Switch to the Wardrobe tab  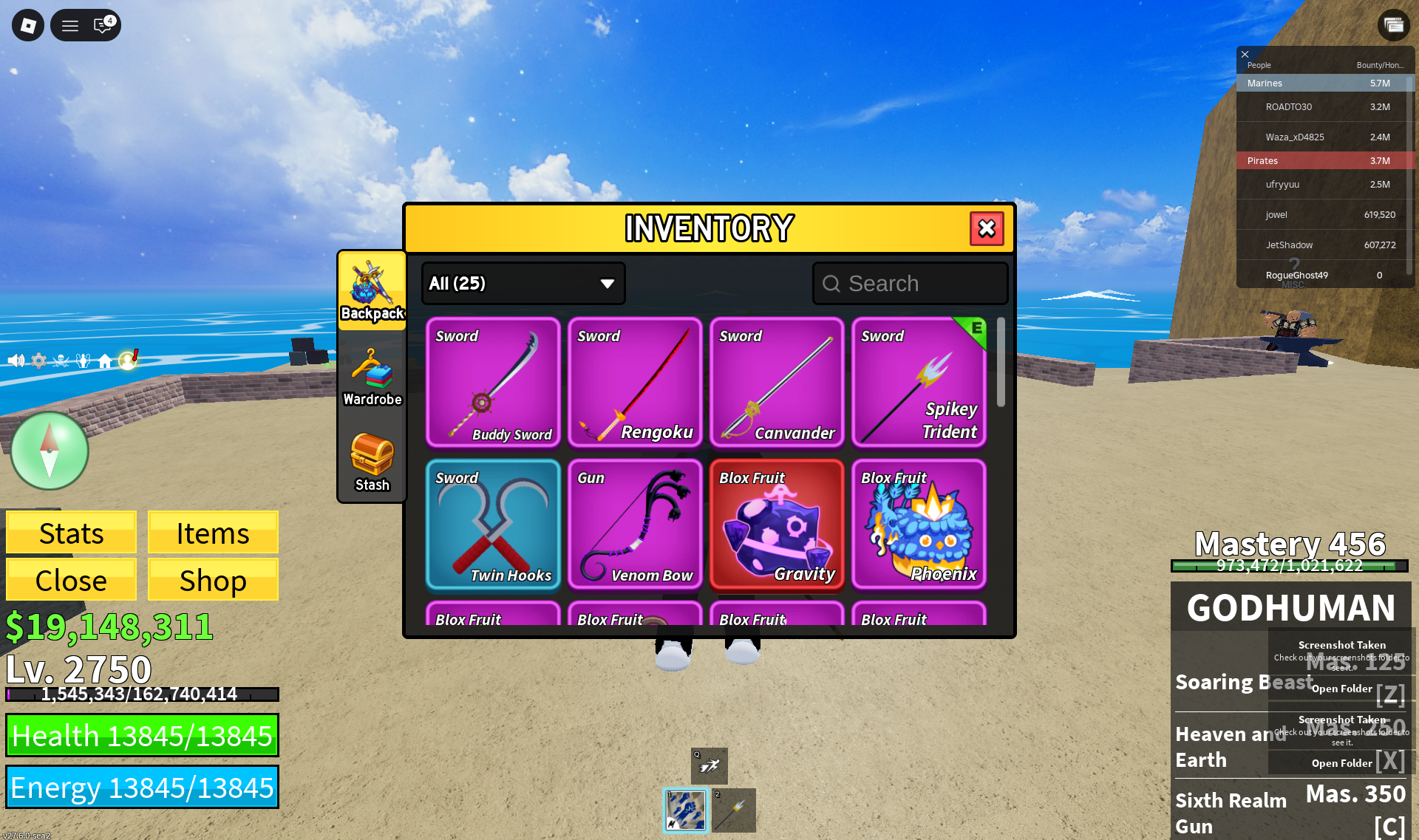372,378
